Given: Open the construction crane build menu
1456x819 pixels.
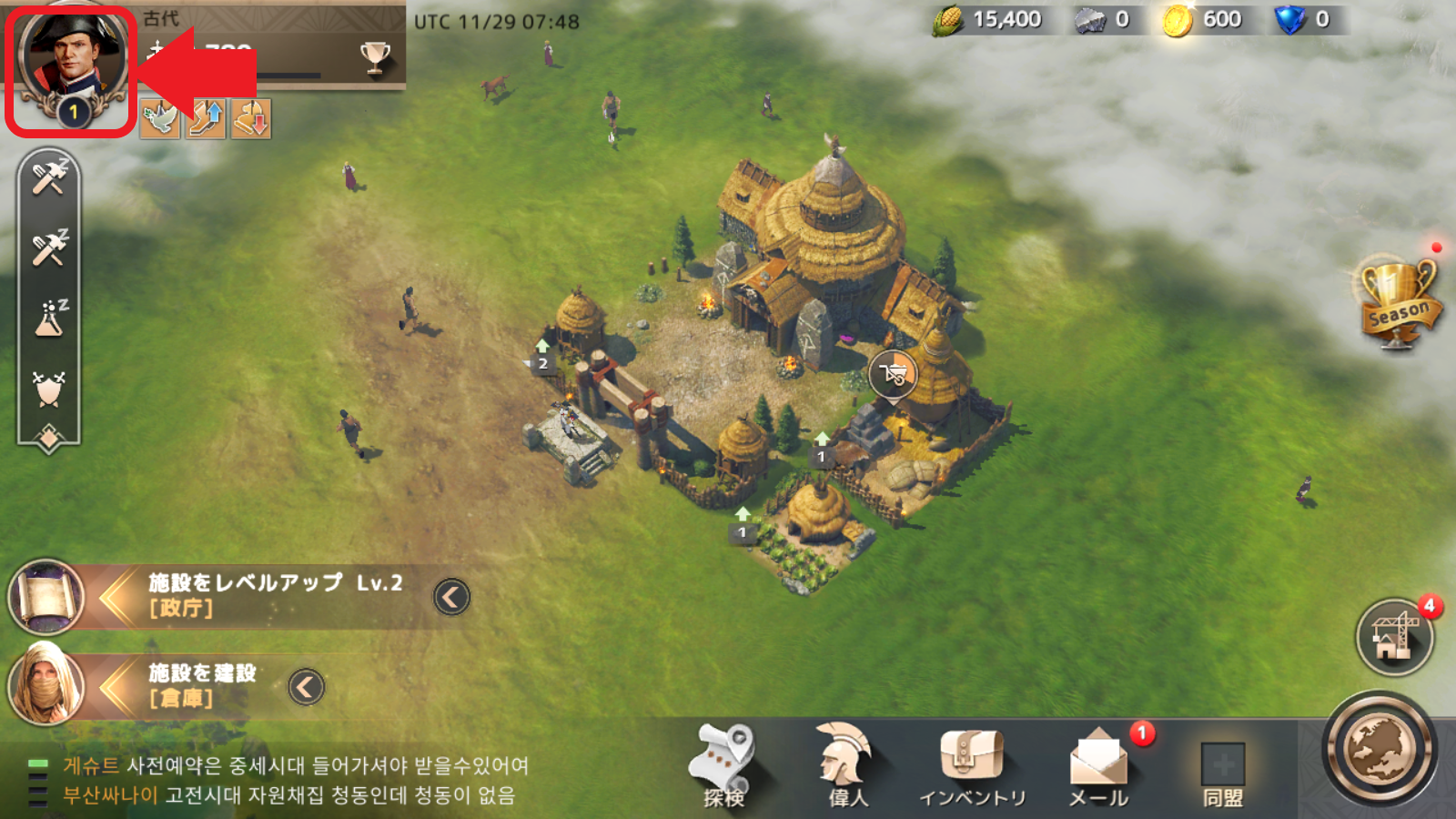Looking at the screenshot, I should [x=1394, y=636].
